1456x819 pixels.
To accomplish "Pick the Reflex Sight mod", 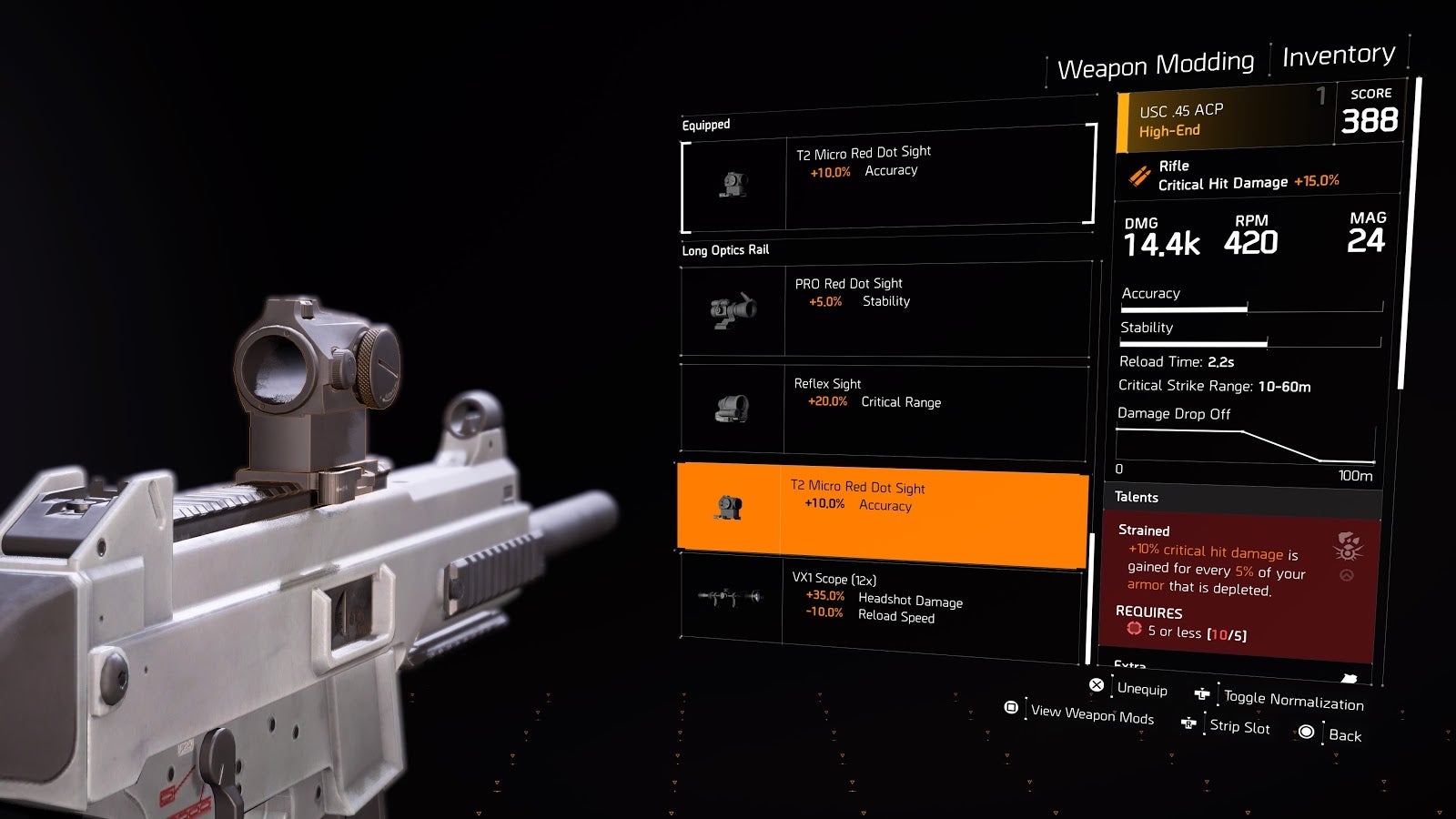I will click(x=883, y=409).
